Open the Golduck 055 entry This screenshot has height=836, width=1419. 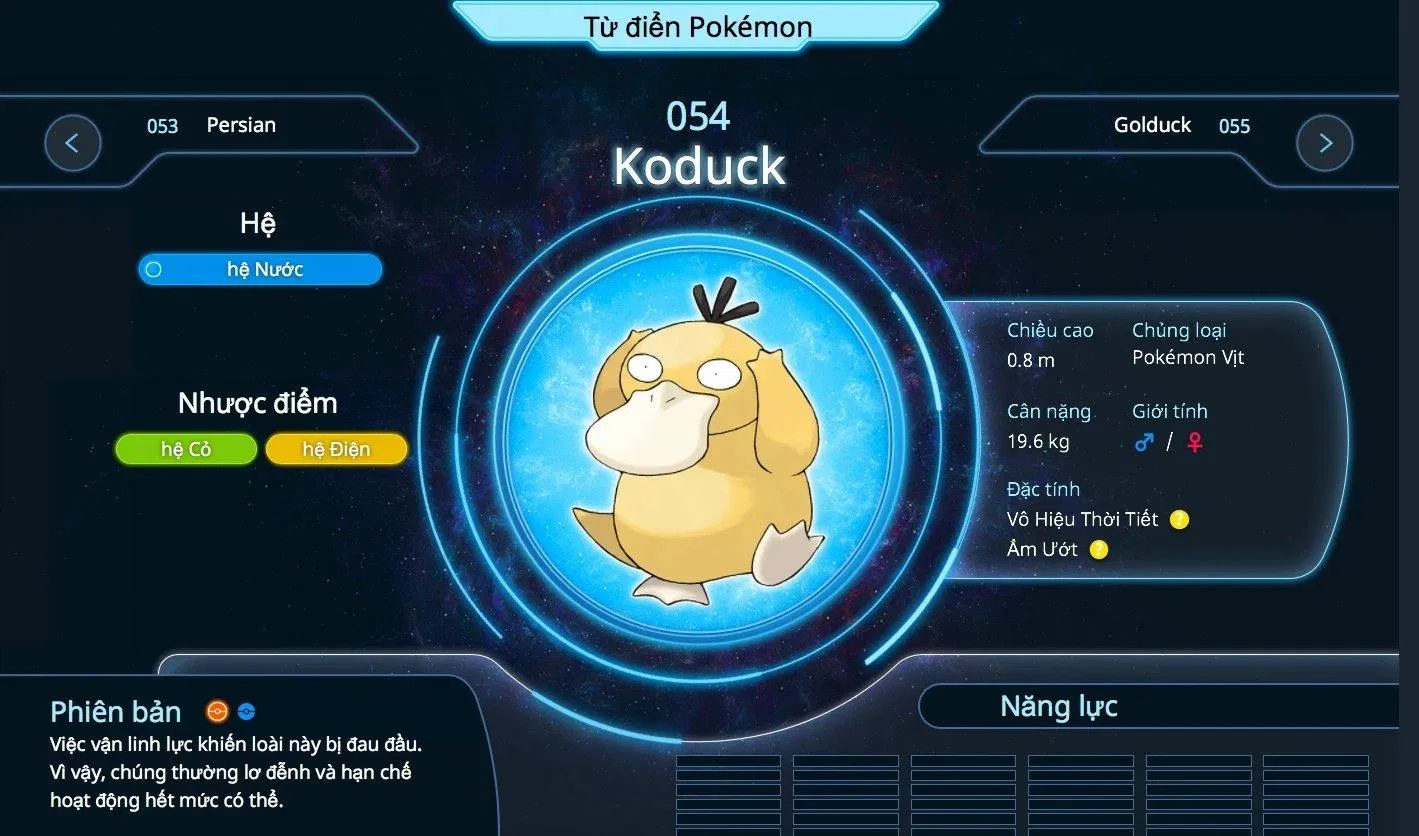[x=1152, y=125]
